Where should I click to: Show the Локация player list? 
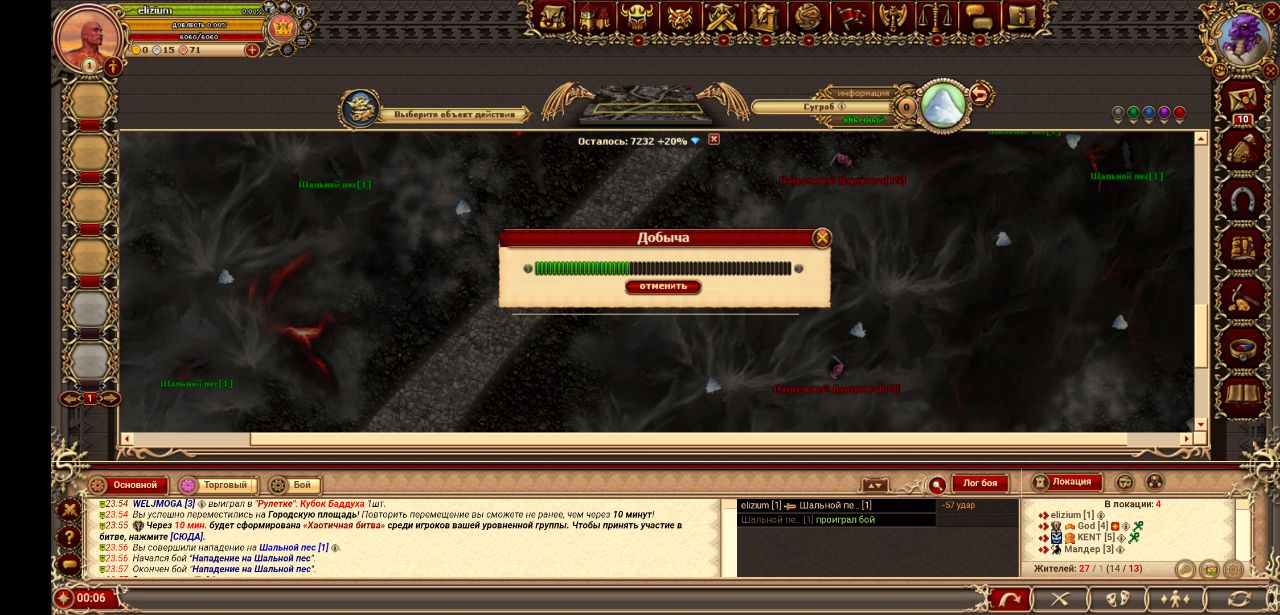coord(1067,482)
